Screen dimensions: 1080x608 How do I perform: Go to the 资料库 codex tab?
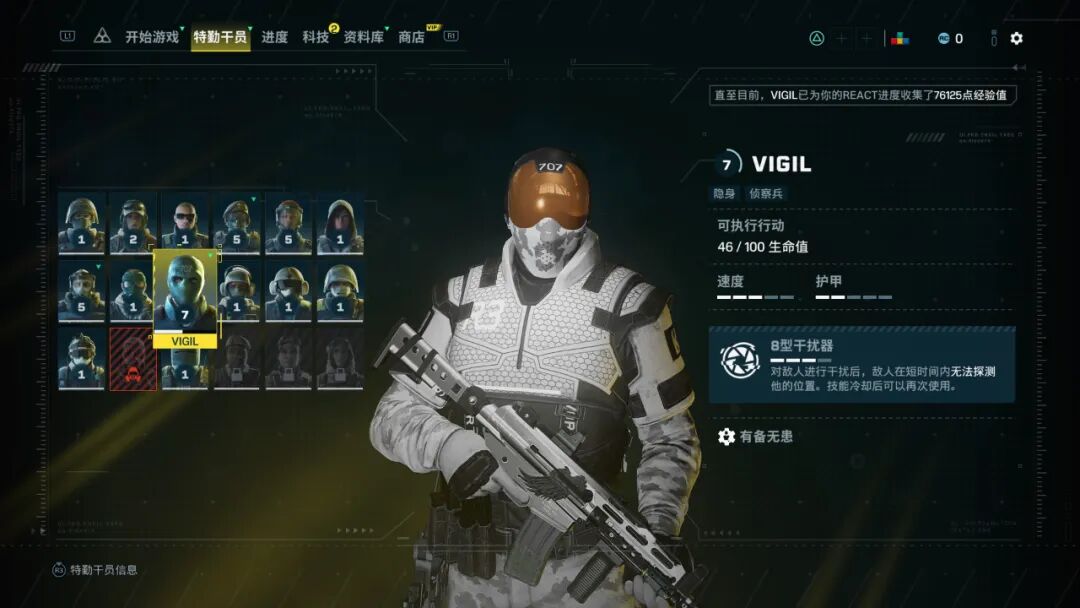tap(364, 38)
